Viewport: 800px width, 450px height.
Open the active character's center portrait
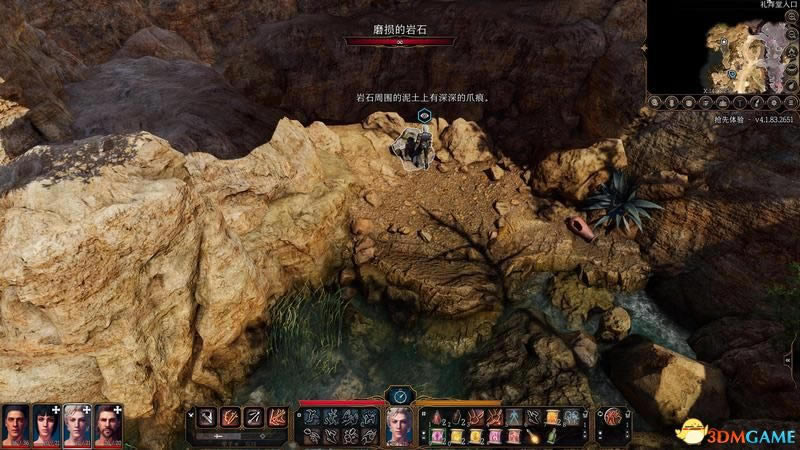(400, 425)
